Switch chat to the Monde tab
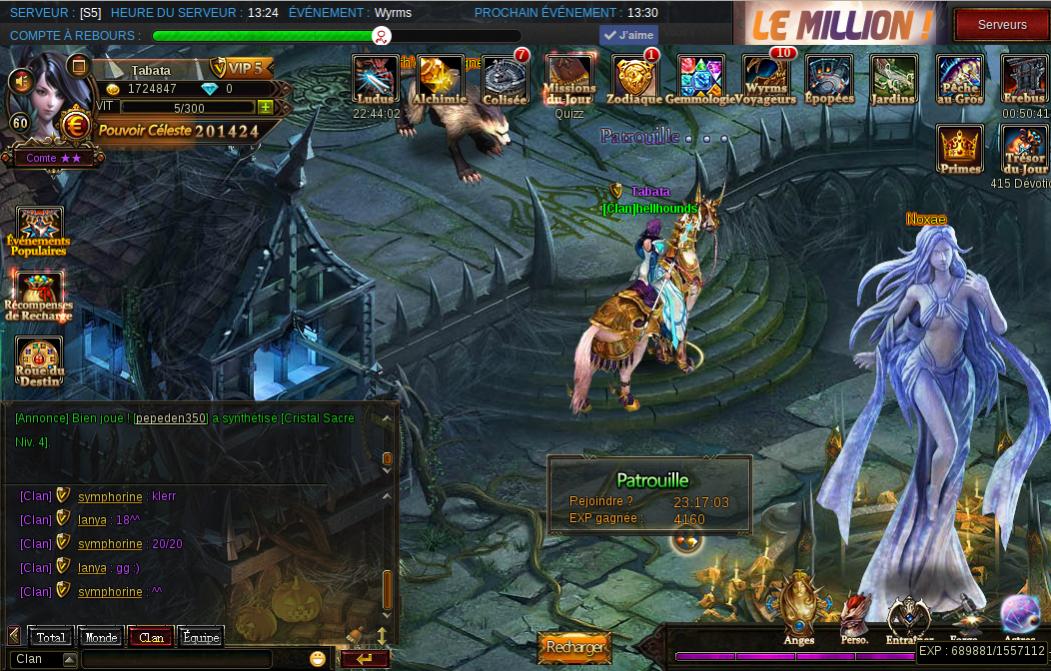This screenshot has height=671, width=1051. [101, 637]
